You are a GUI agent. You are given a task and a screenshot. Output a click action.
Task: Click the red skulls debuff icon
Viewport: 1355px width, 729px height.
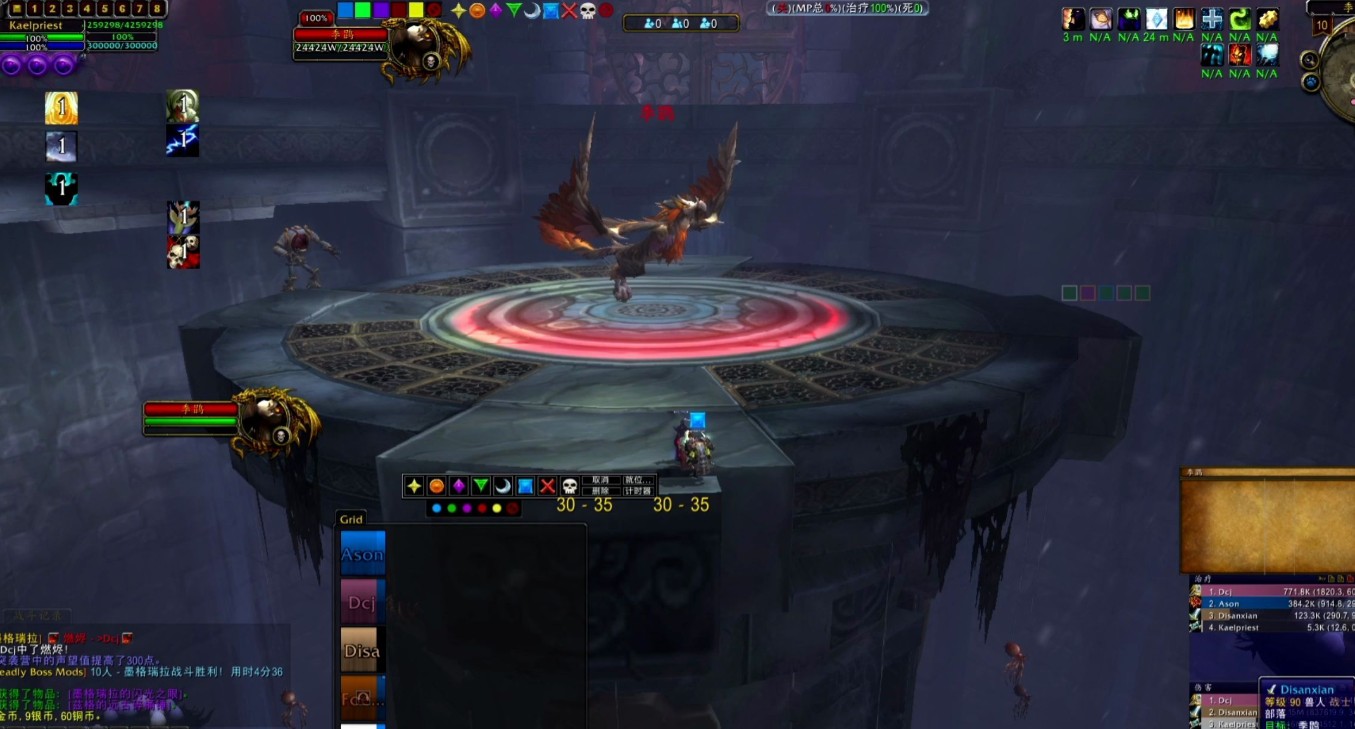click(x=183, y=252)
